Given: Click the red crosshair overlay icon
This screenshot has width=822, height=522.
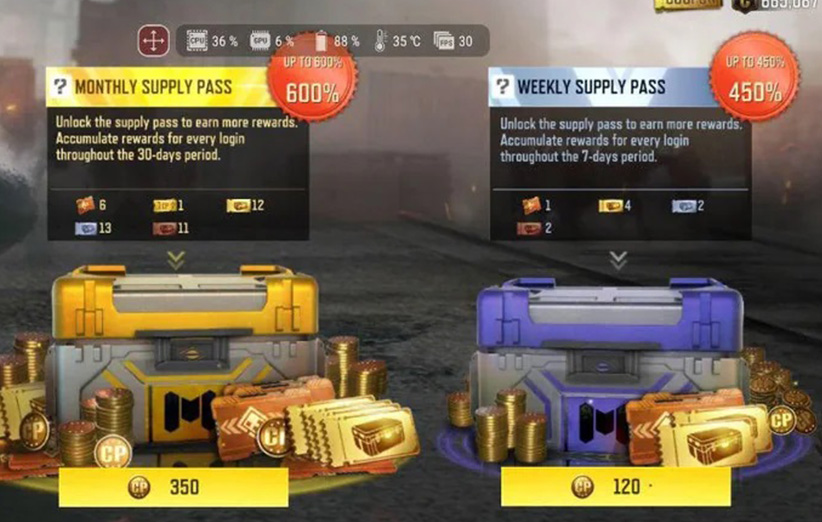Looking at the screenshot, I should click(153, 41).
